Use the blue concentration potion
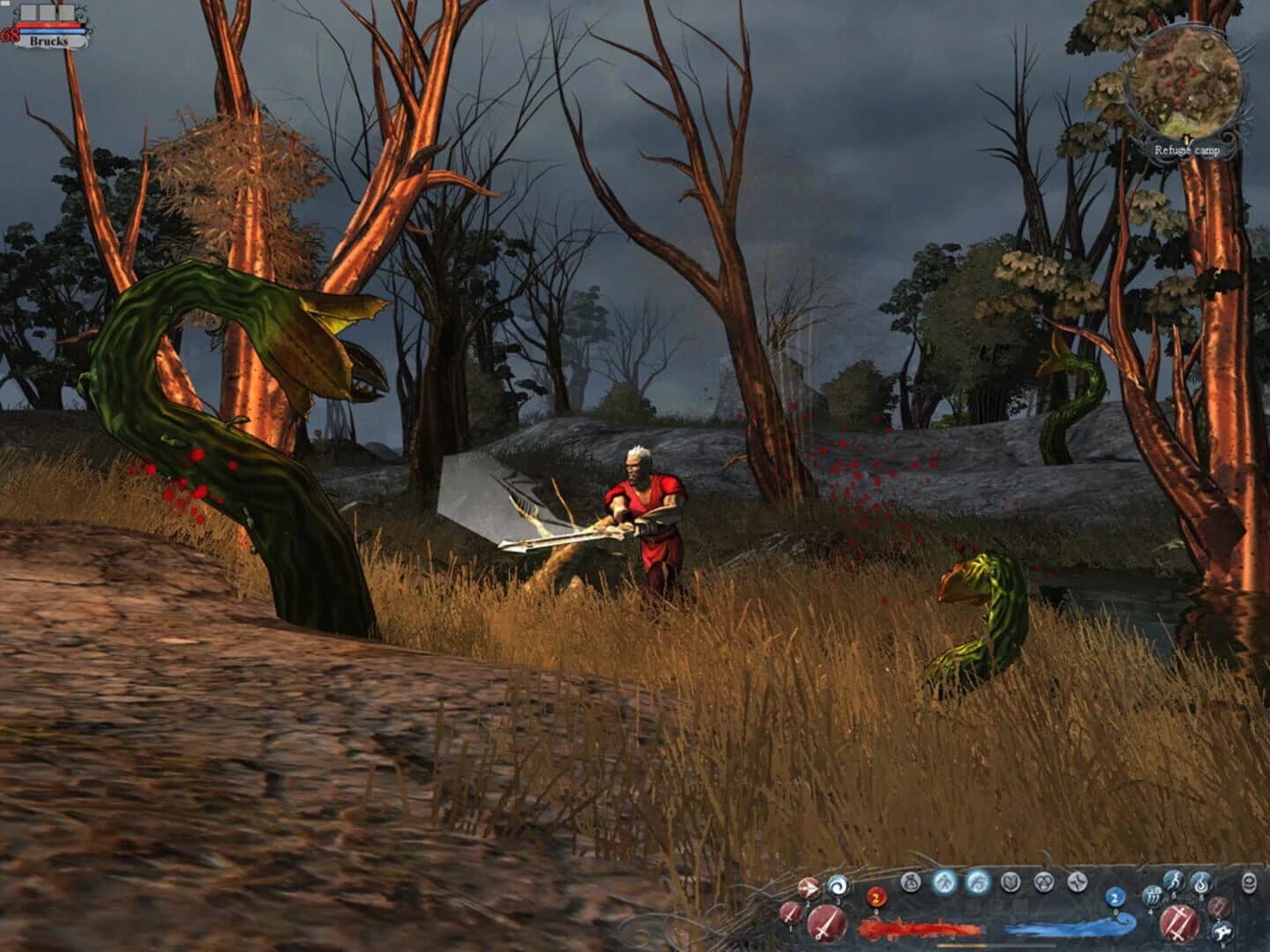Image resolution: width=1270 pixels, height=952 pixels. [x=1114, y=896]
